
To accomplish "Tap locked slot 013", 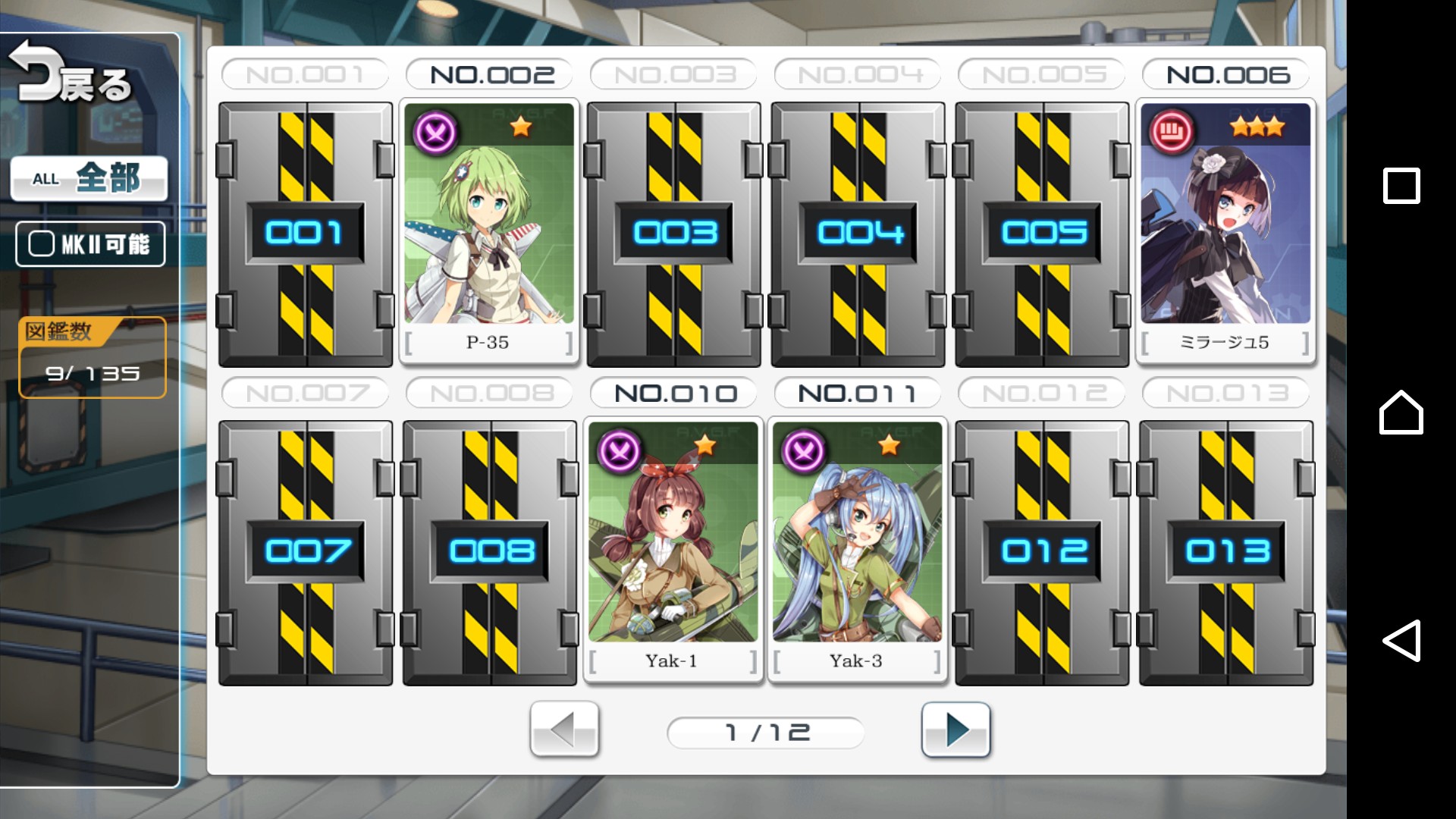I will tap(1226, 552).
